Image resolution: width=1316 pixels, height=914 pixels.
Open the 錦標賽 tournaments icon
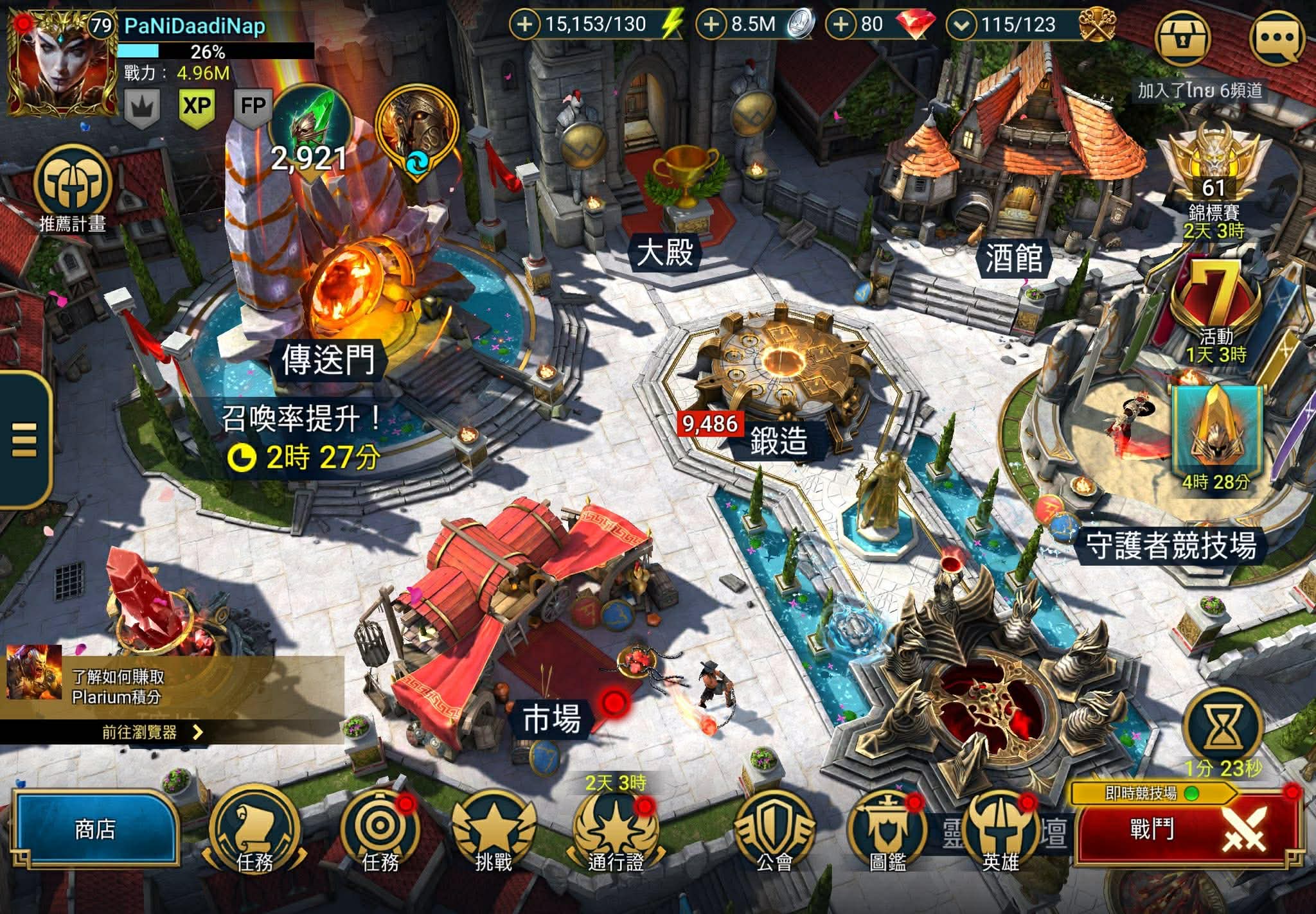coord(1213,180)
